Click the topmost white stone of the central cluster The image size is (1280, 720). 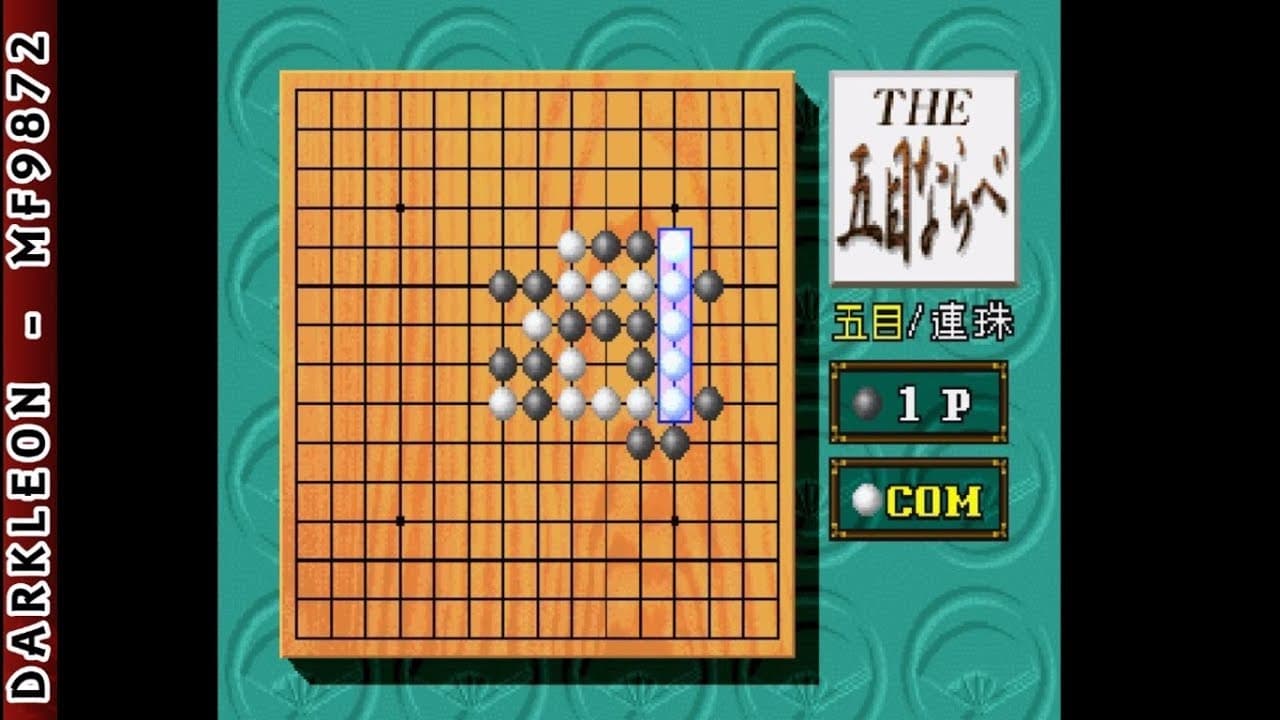point(569,243)
